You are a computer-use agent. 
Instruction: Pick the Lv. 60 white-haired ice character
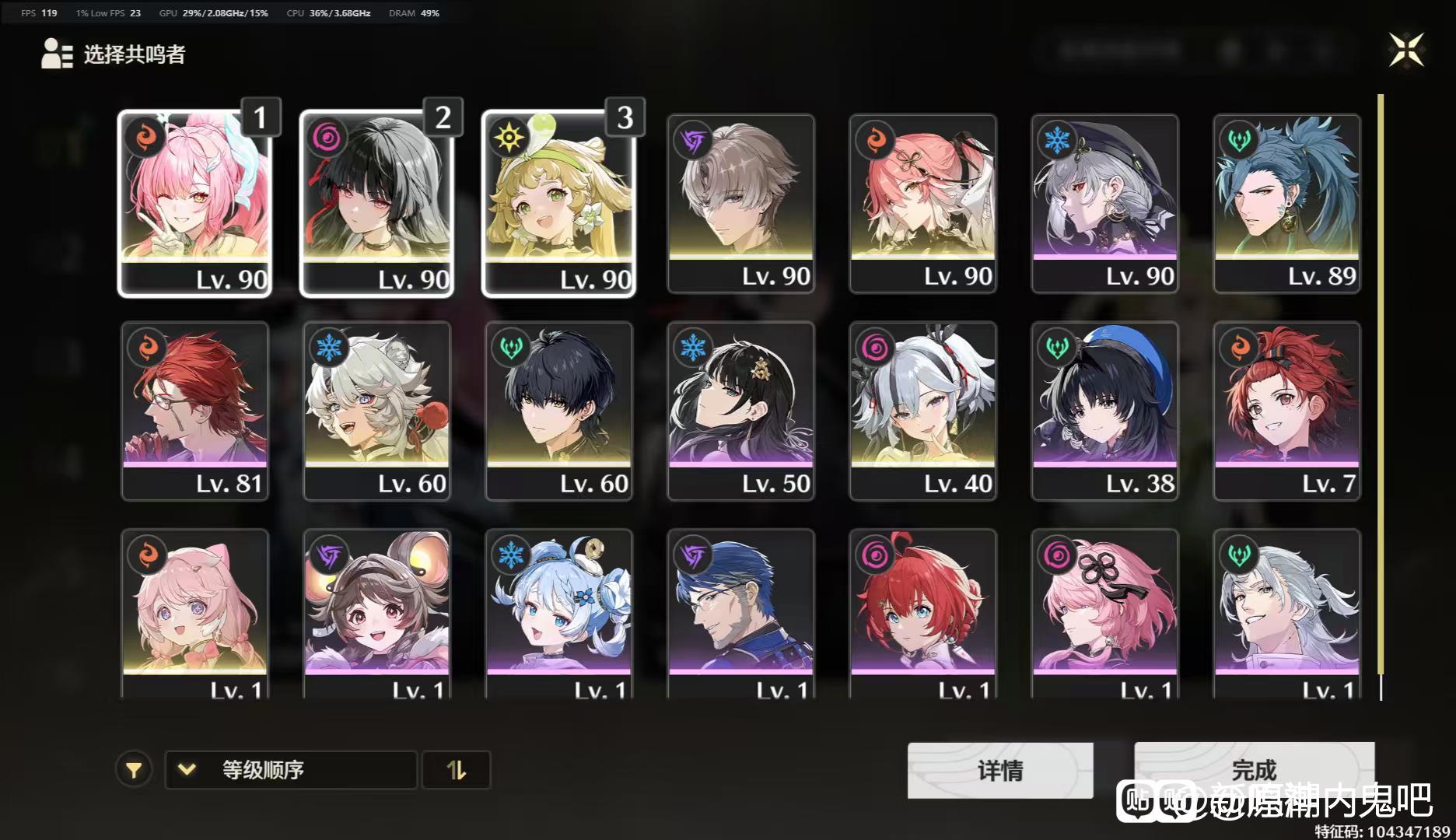(377, 410)
